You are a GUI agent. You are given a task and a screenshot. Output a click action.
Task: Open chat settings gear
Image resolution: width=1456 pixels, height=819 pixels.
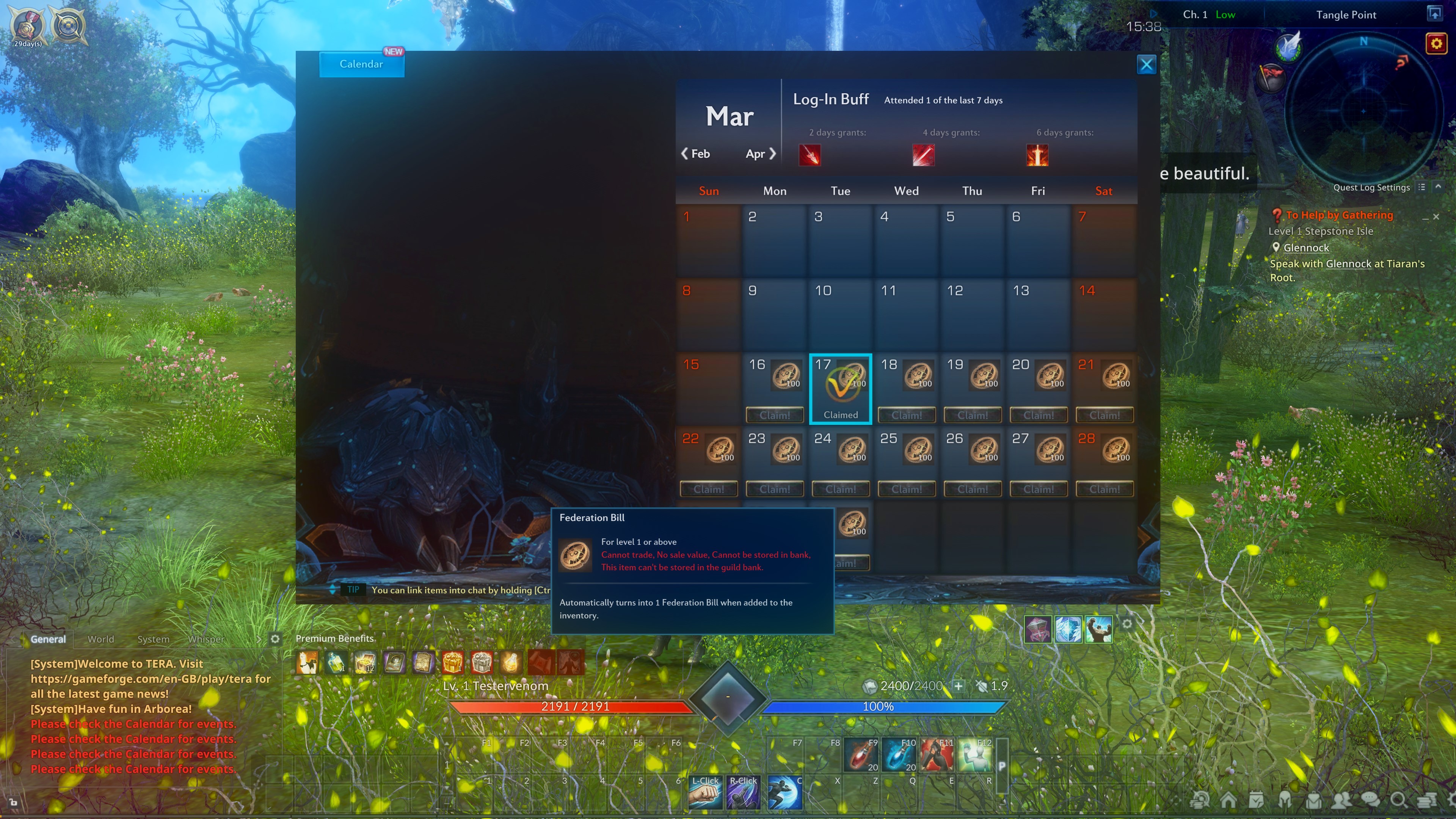click(x=275, y=639)
